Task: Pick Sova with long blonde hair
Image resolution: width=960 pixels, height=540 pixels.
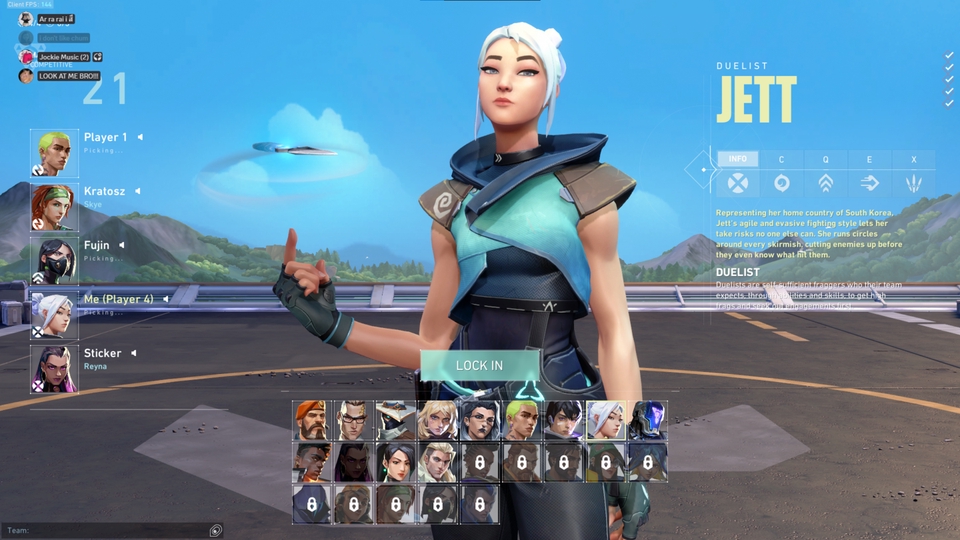Action: tap(436, 463)
